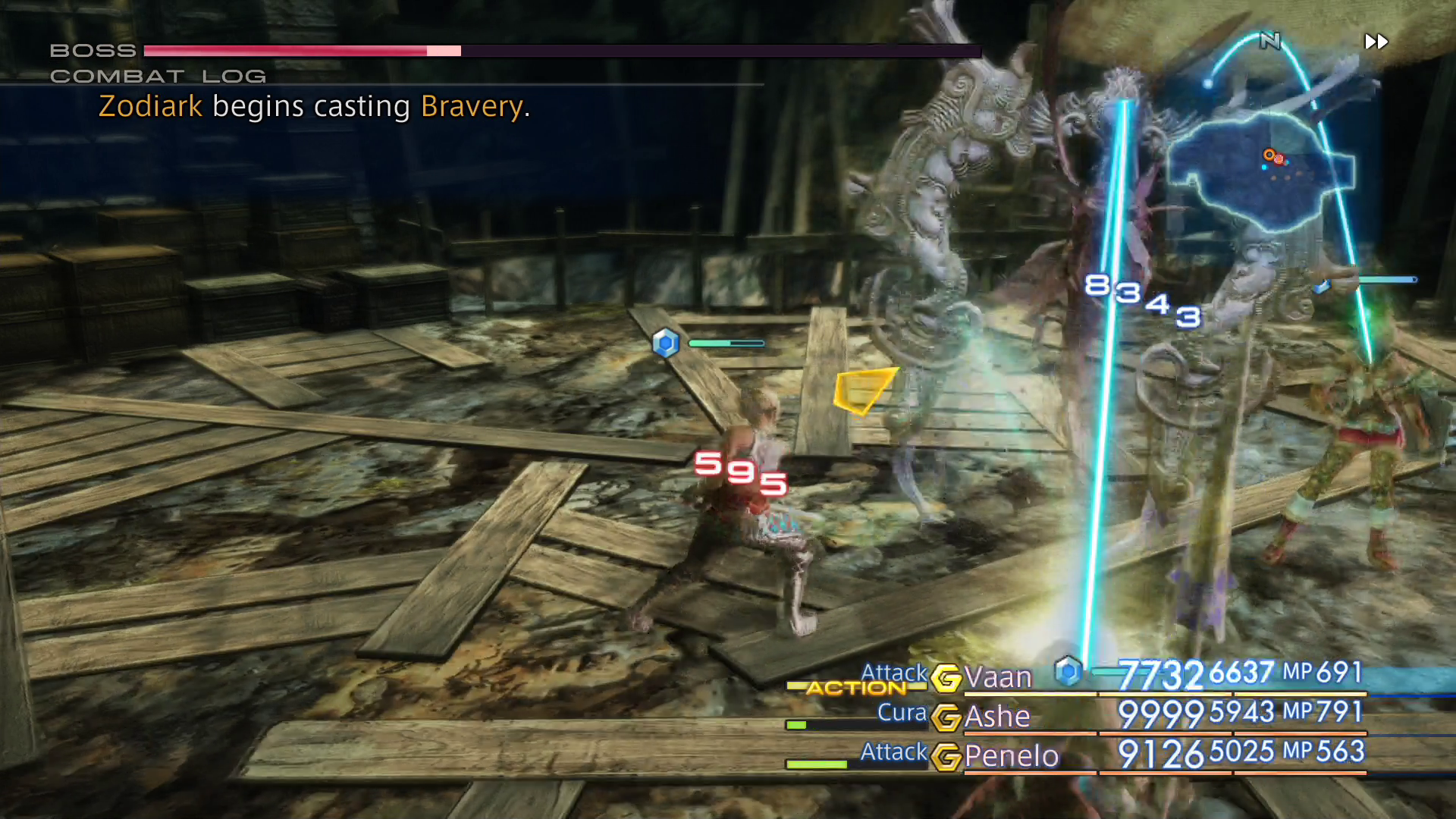Select Ashe's Cura command
1456x819 pixels.
[x=902, y=713]
